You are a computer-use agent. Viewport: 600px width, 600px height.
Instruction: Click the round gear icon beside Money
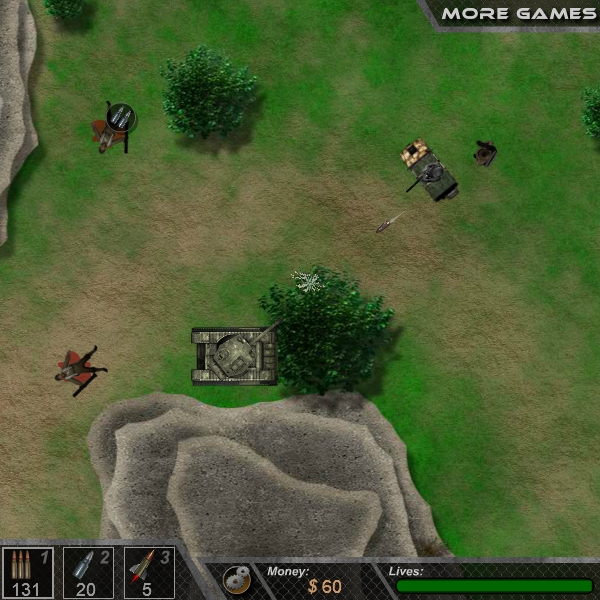point(236,579)
